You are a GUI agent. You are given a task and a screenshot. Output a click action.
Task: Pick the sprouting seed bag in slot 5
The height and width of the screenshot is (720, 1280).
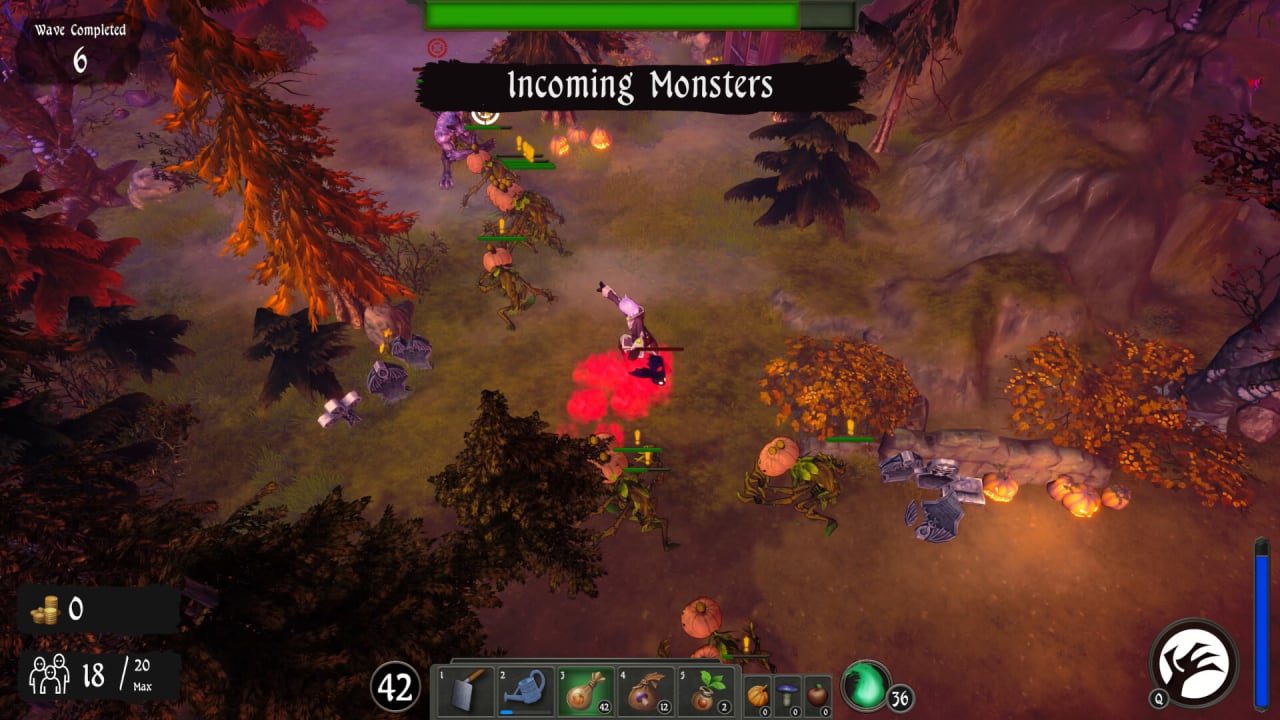point(705,691)
